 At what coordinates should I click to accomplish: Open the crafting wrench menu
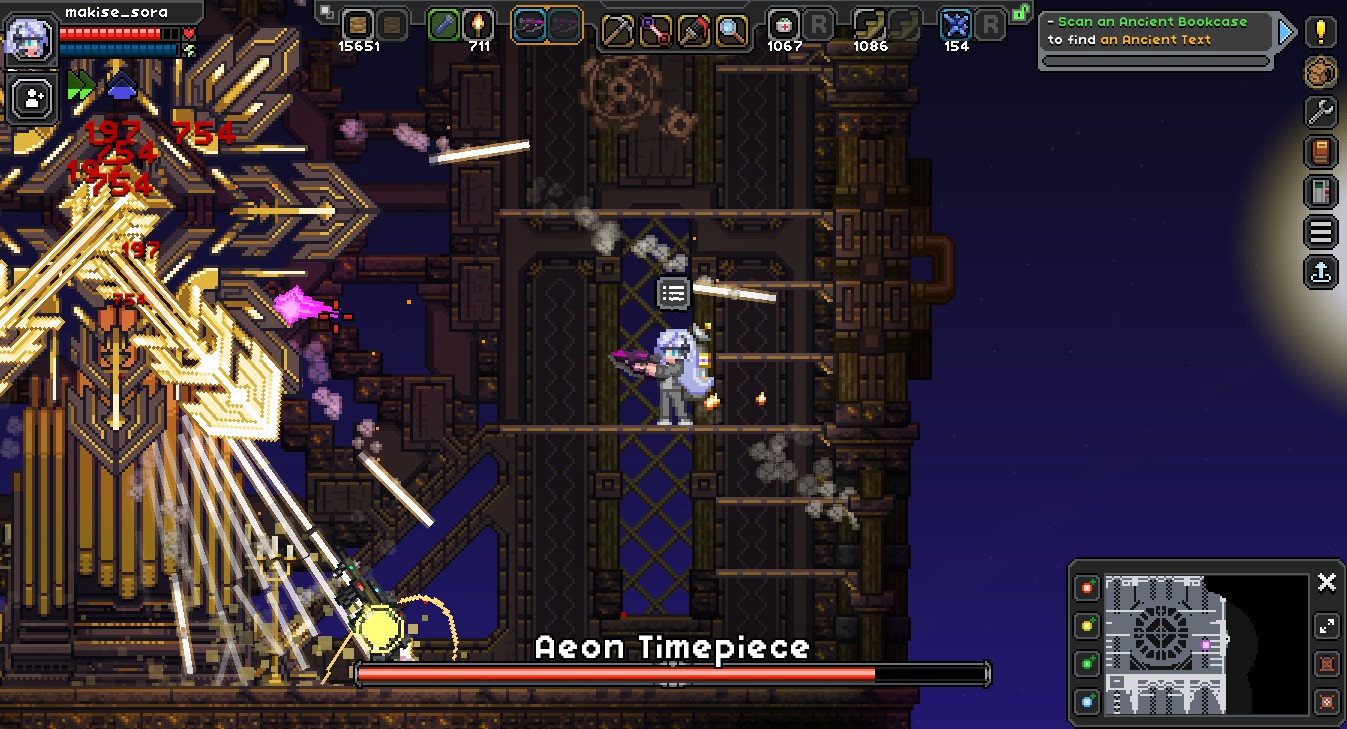coord(1320,112)
